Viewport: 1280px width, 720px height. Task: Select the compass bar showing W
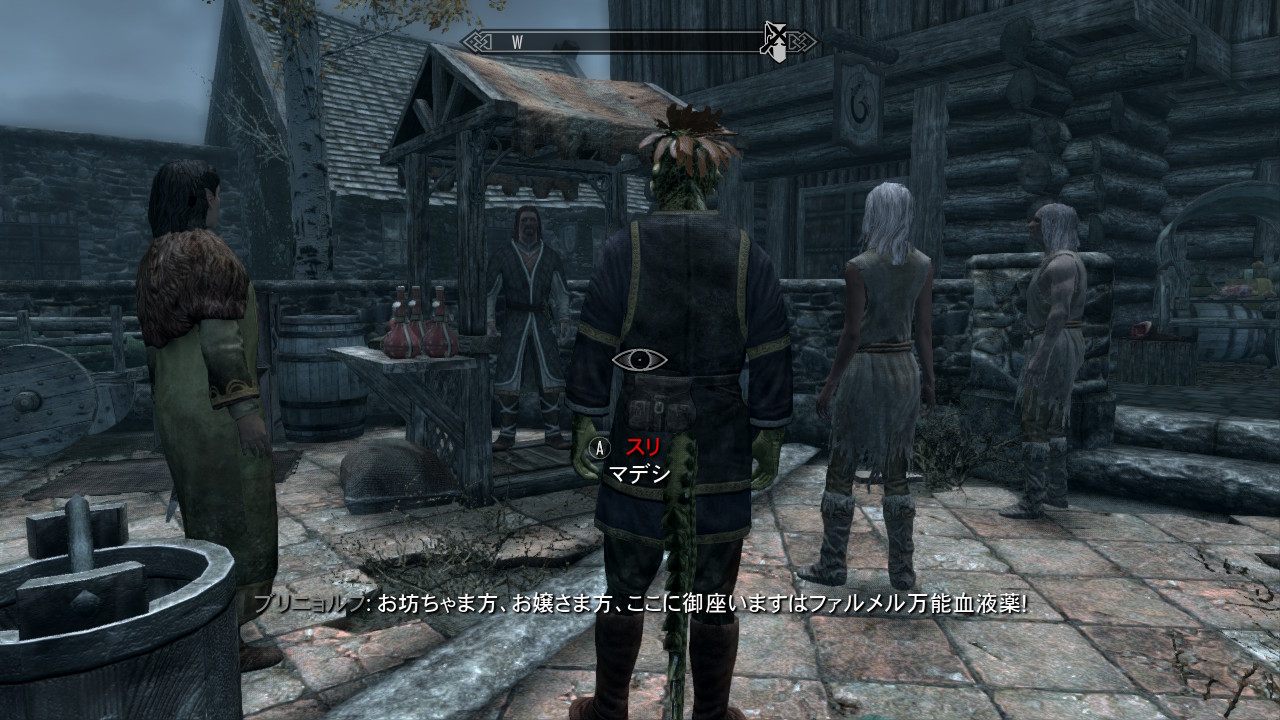coord(638,42)
